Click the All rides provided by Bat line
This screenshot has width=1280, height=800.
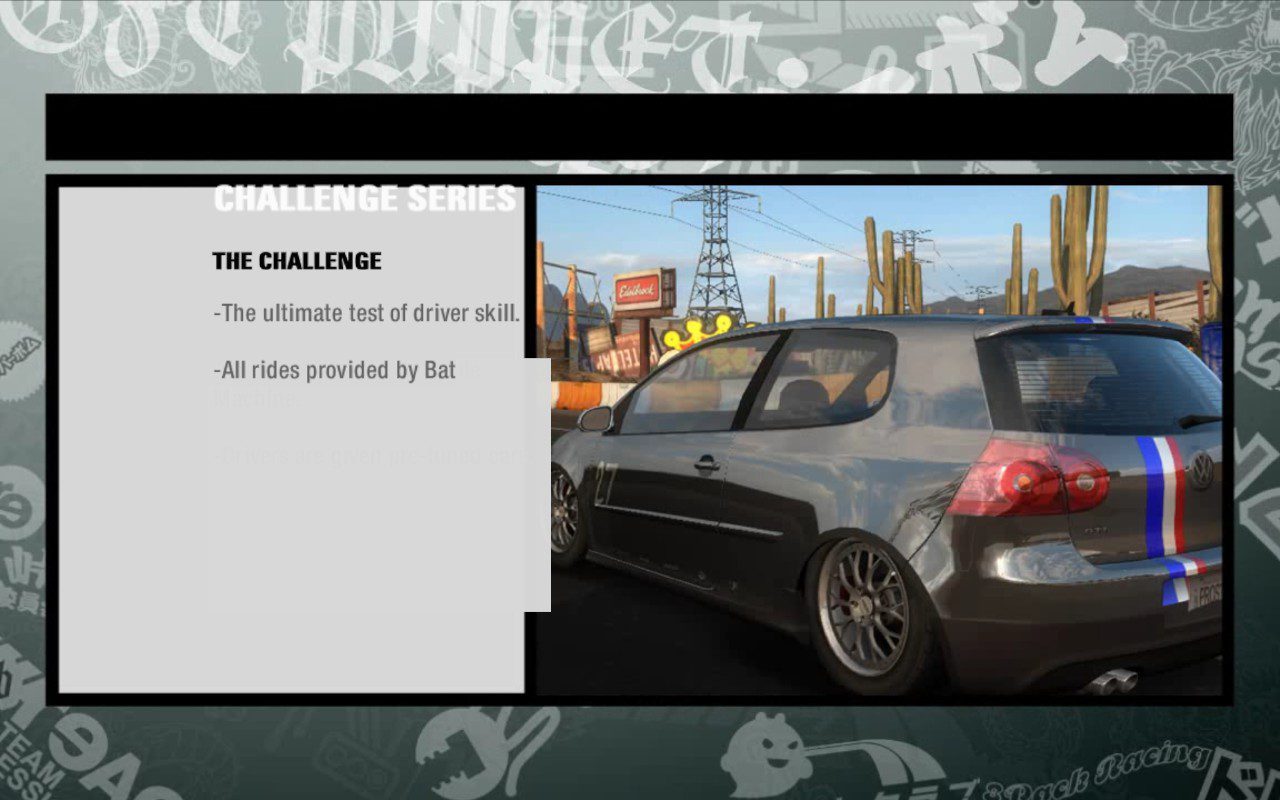[332, 369]
